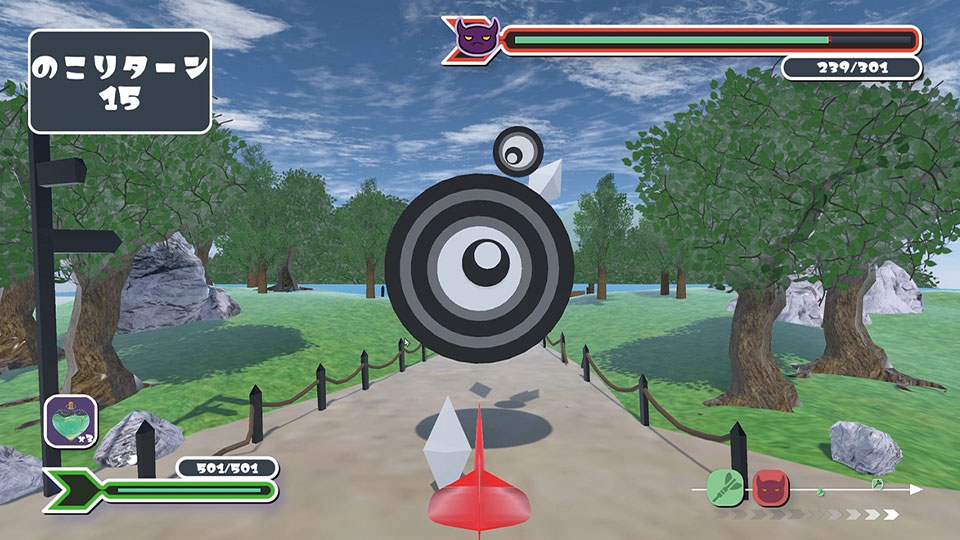This screenshot has height=540, width=960.
Task: Click the small dart marker at timeline end
Action: pyautogui.click(x=877, y=485)
